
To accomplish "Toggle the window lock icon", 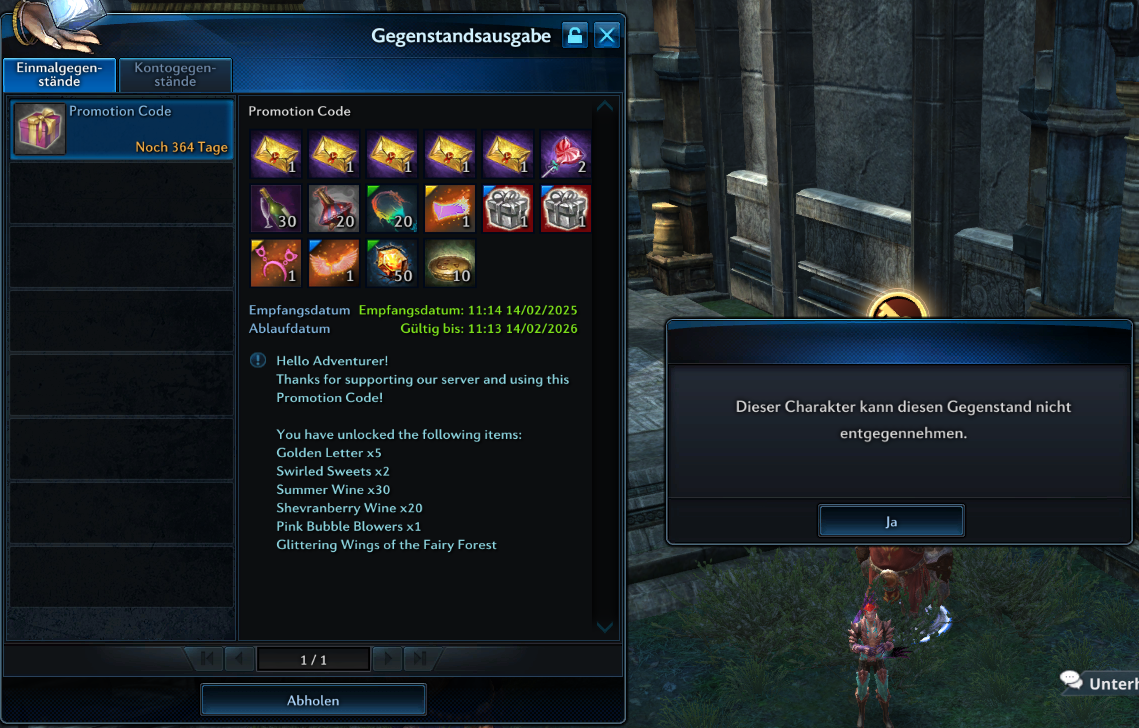I will 574,36.
